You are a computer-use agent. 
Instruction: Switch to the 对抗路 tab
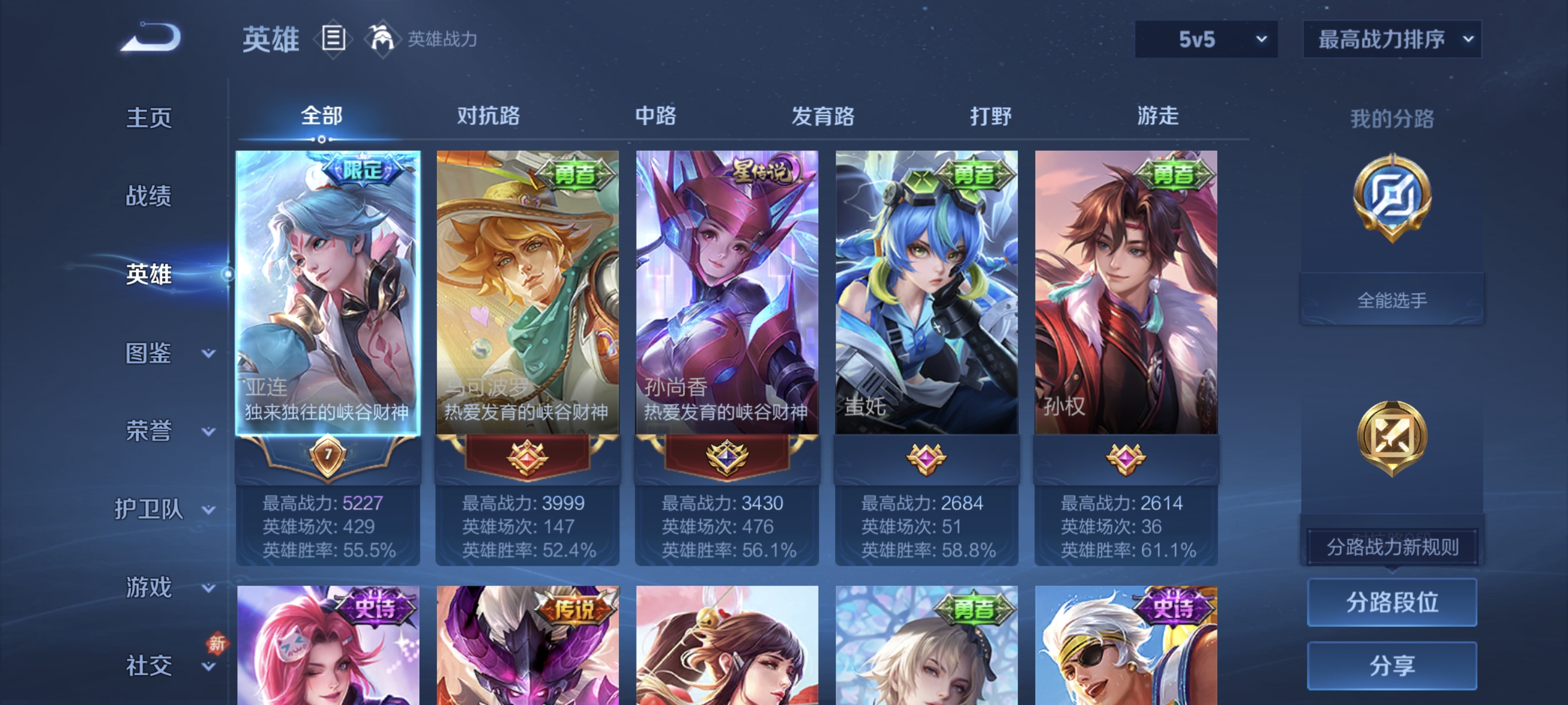pyautogui.click(x=487, y=116)
